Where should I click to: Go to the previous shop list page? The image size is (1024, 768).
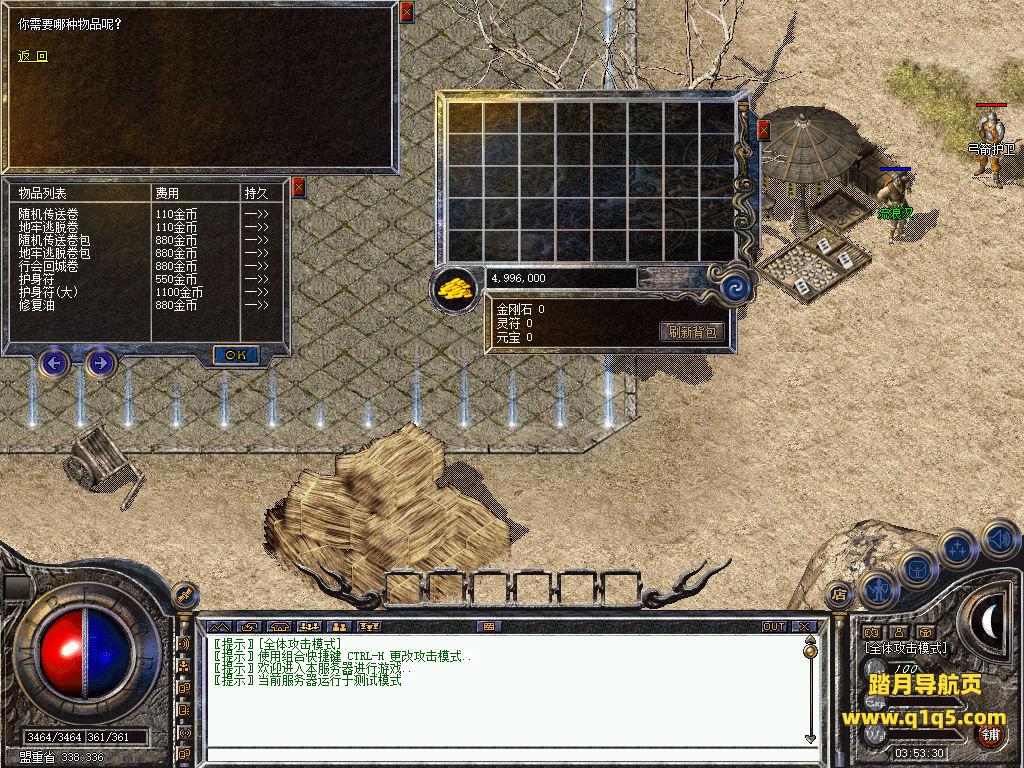pos(54,362)
